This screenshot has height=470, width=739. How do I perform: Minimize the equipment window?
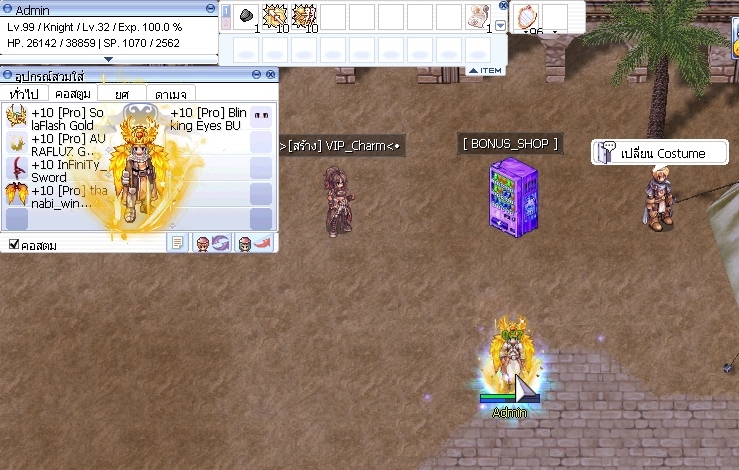point(256,75)
